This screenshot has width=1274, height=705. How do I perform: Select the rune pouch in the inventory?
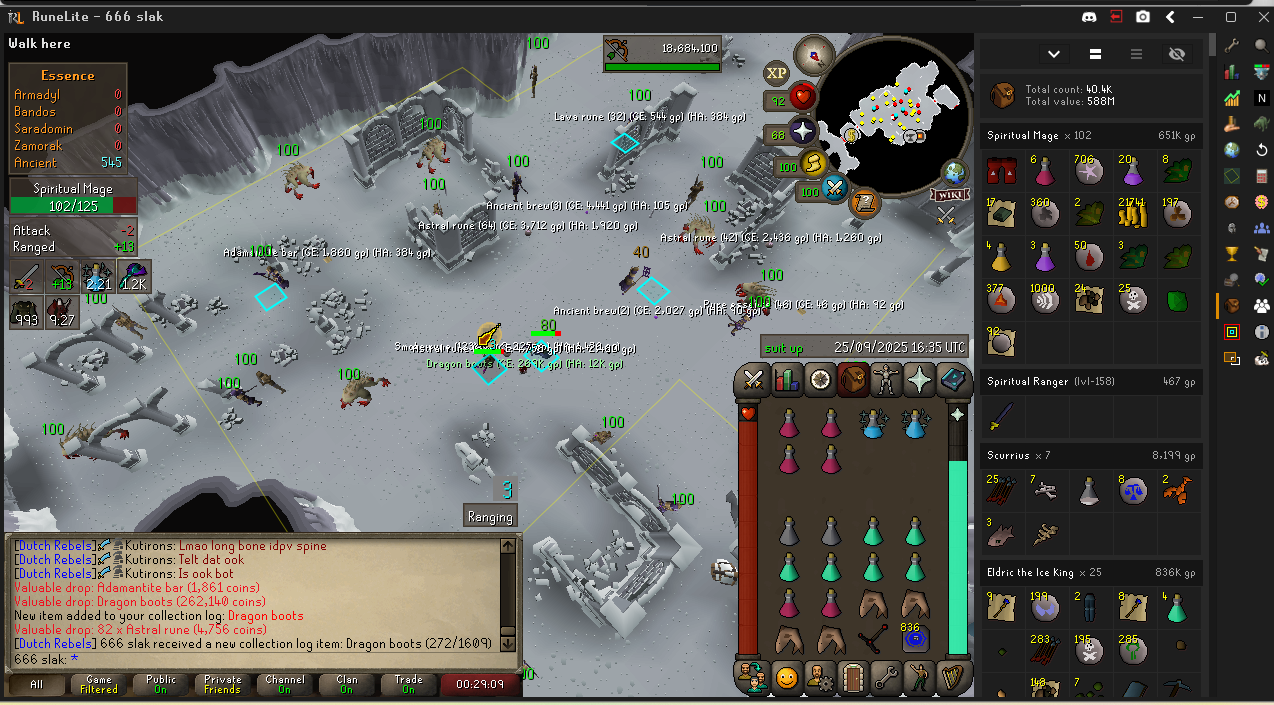click(x=911, y=637)
